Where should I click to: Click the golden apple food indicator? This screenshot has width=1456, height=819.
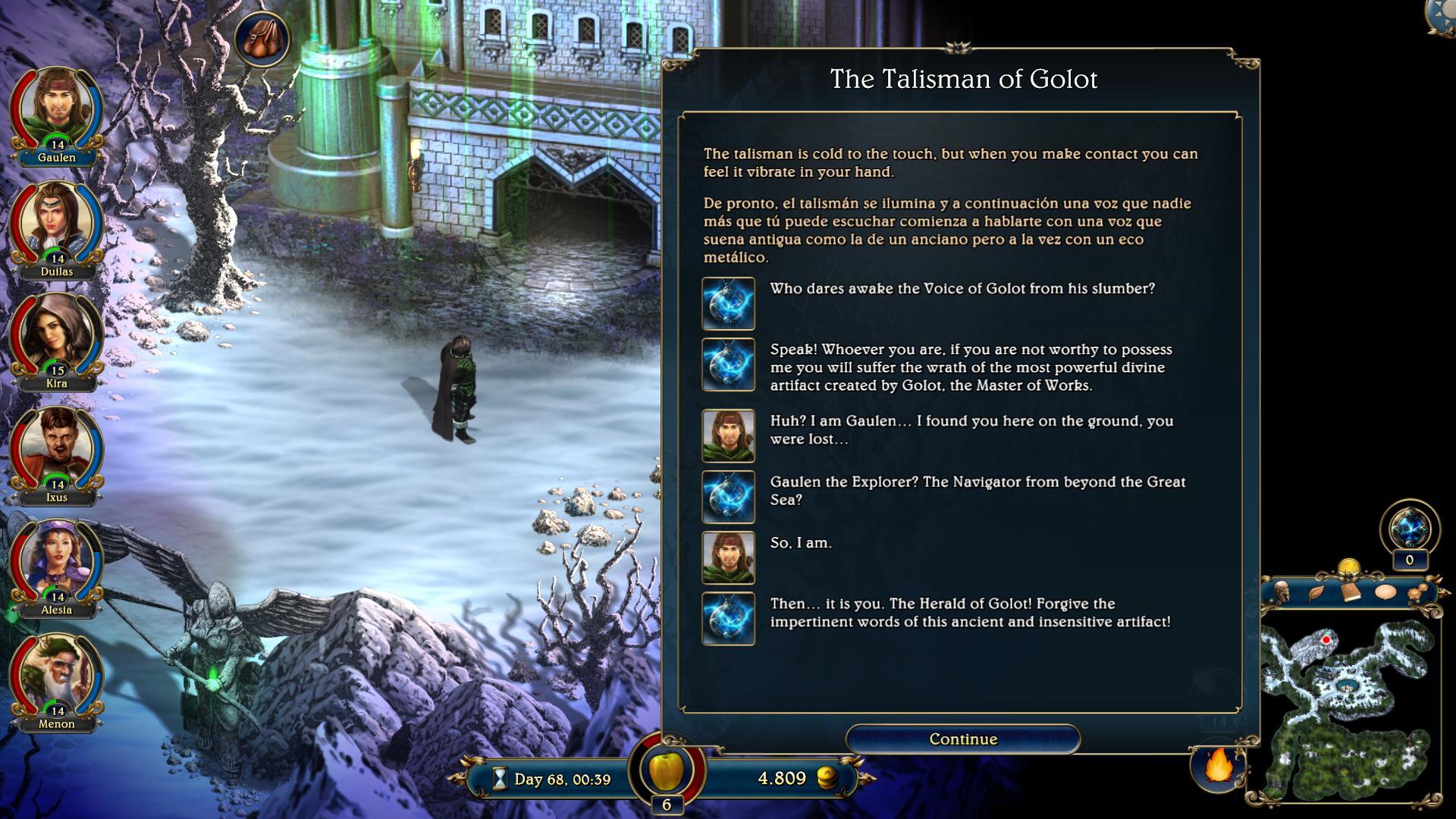tap(669, 771)
